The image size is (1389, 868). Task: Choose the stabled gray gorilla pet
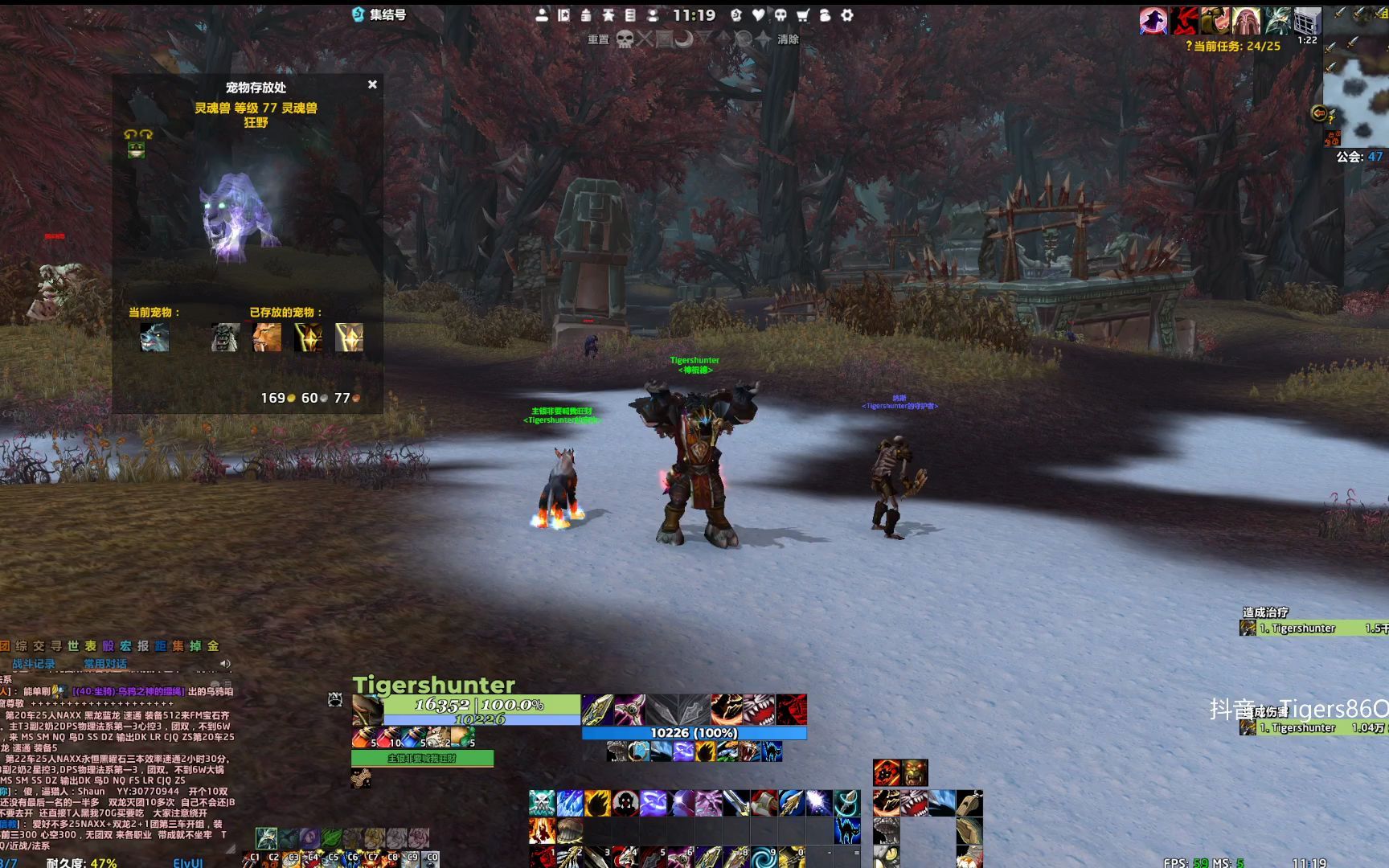click(225, 338)
